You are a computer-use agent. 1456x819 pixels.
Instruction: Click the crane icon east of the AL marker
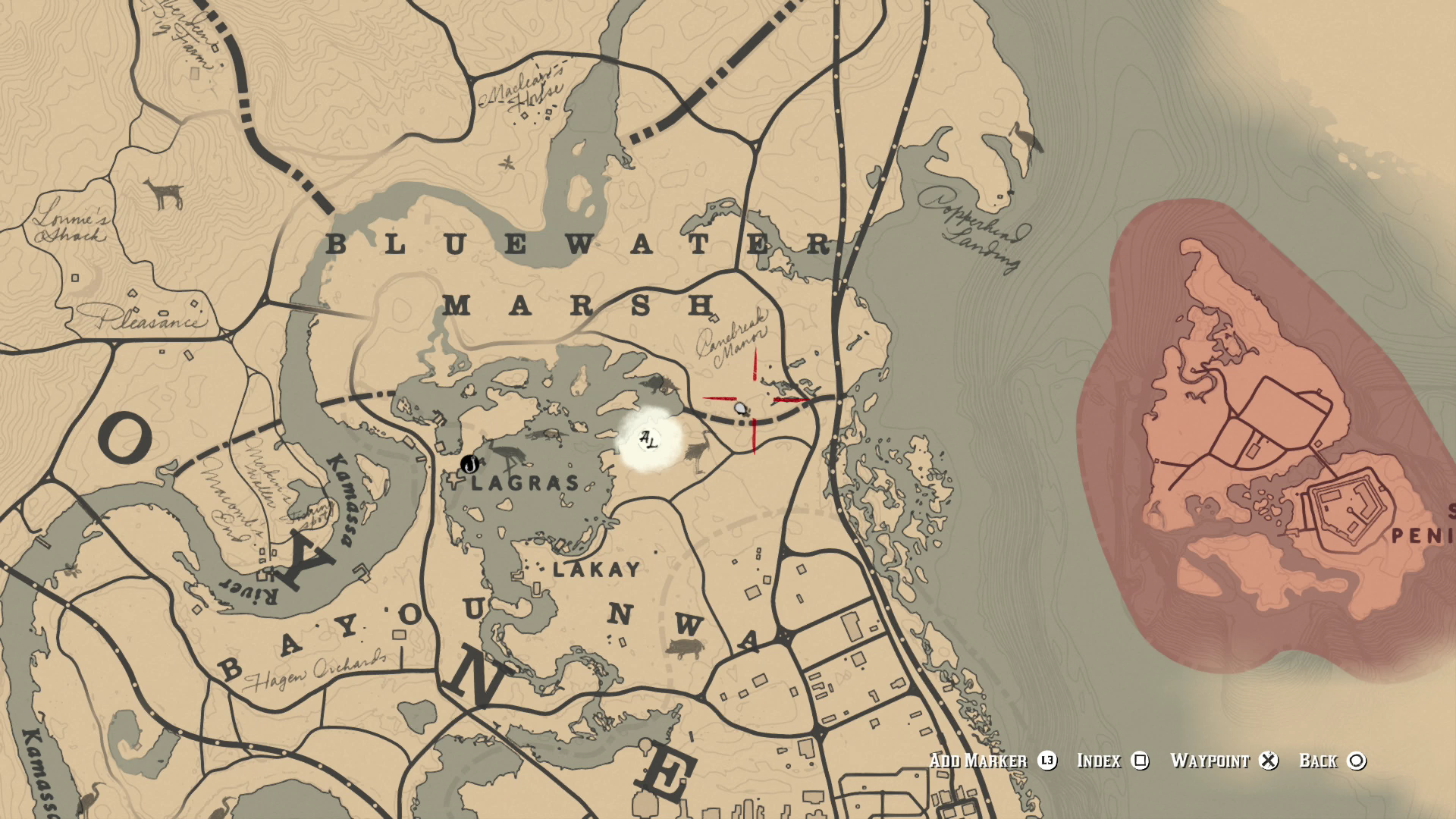click(696, 451)
